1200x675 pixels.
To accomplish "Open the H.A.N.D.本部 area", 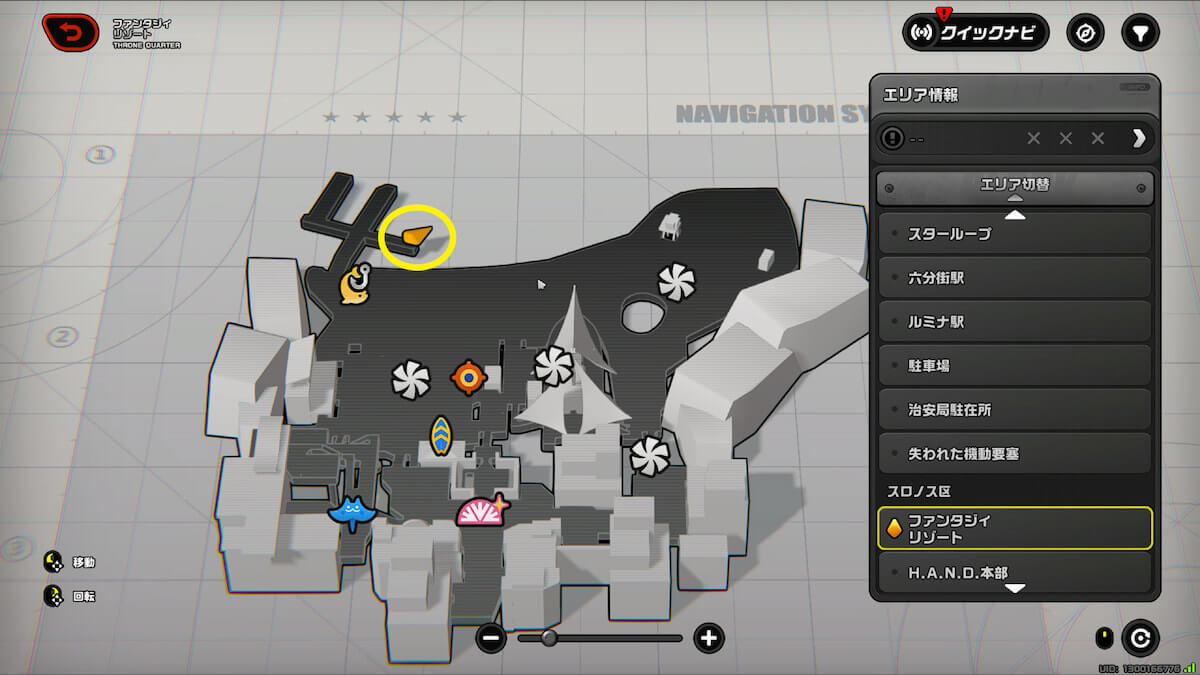I will tap(1015, 573).
